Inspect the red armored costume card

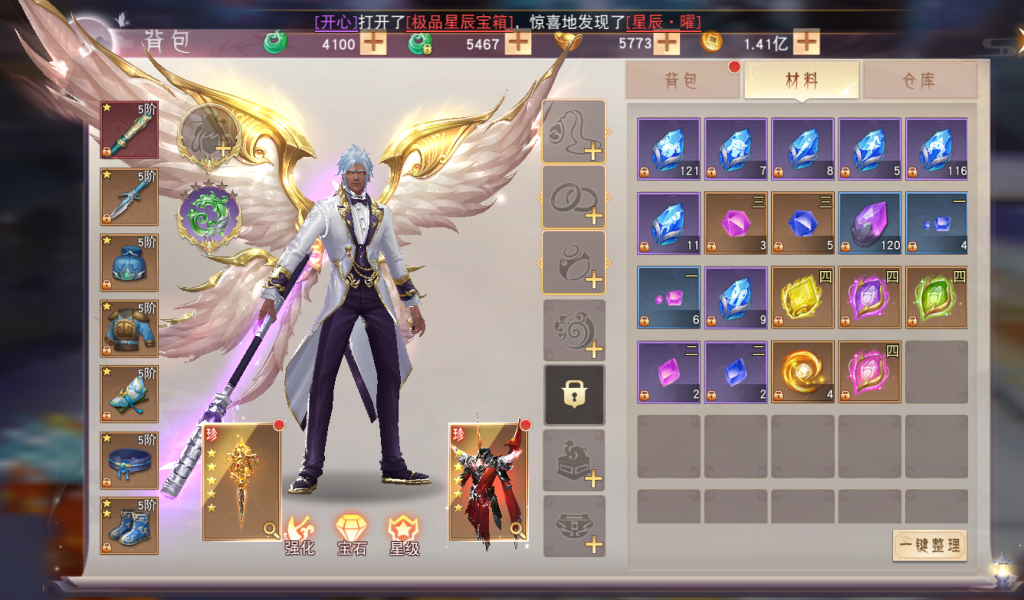coord(488,482)
